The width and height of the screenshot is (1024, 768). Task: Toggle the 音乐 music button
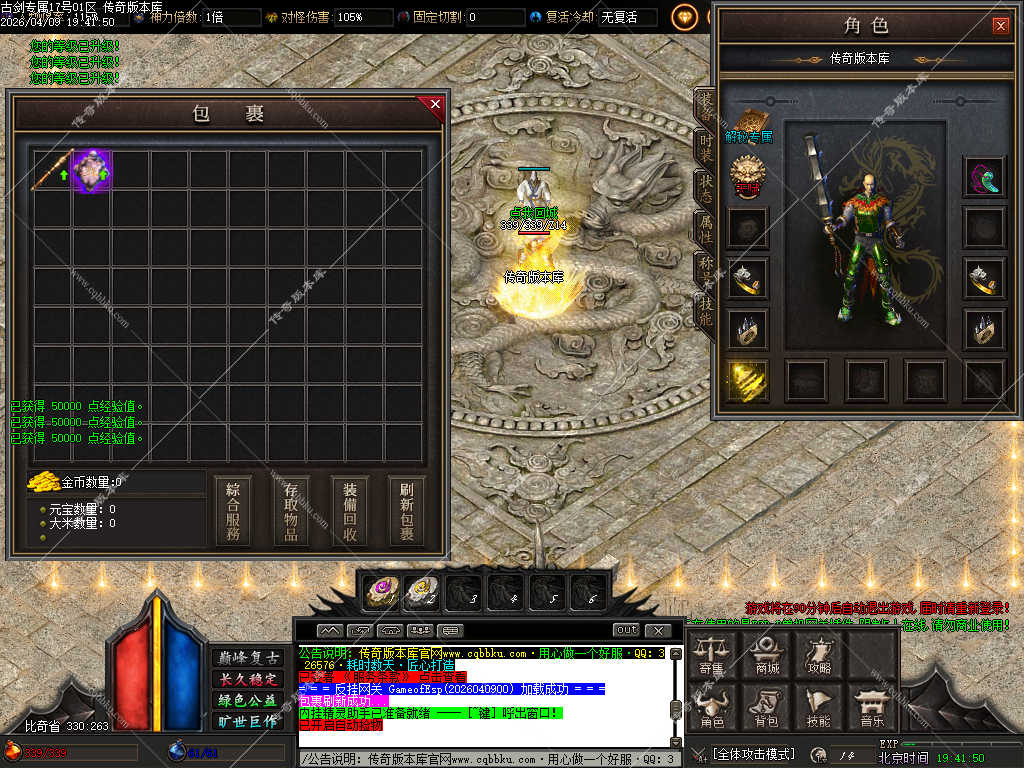[871, 707]
